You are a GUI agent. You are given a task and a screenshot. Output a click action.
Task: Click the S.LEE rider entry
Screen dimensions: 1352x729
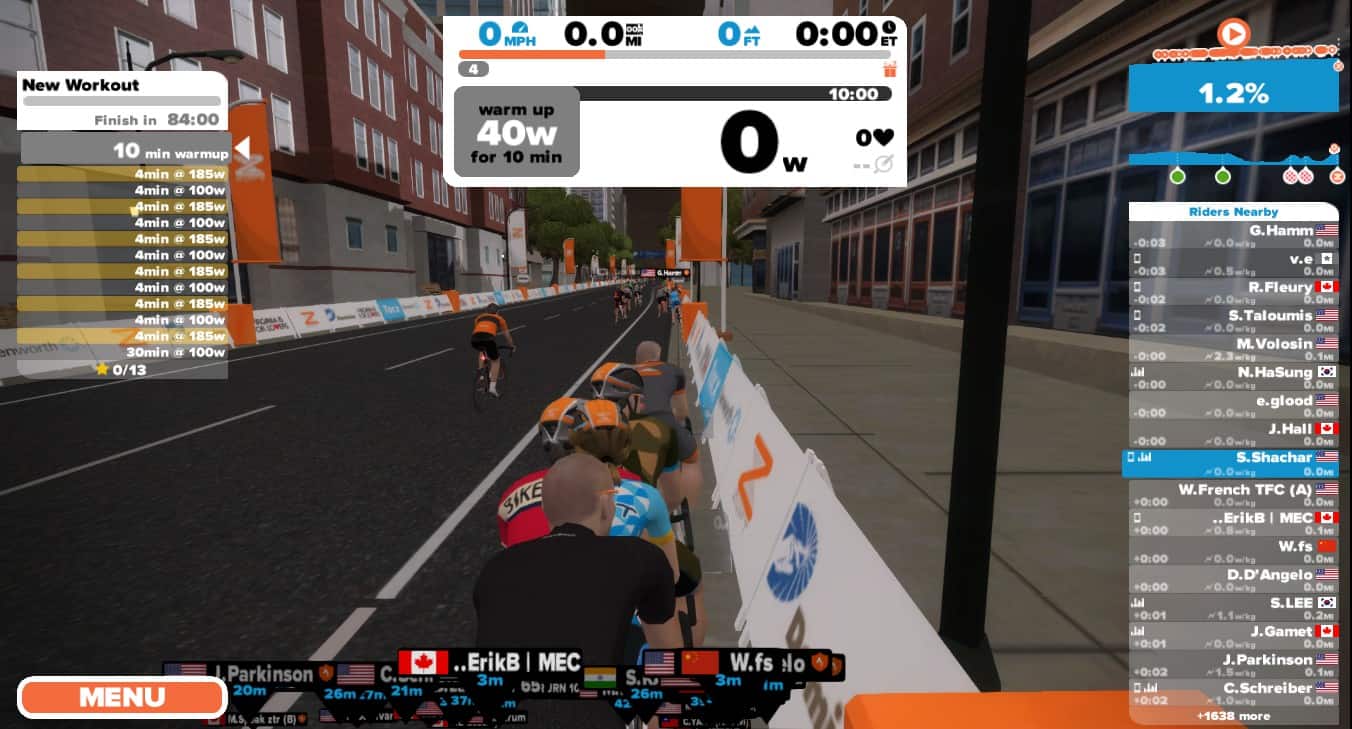pos(1233,608)
